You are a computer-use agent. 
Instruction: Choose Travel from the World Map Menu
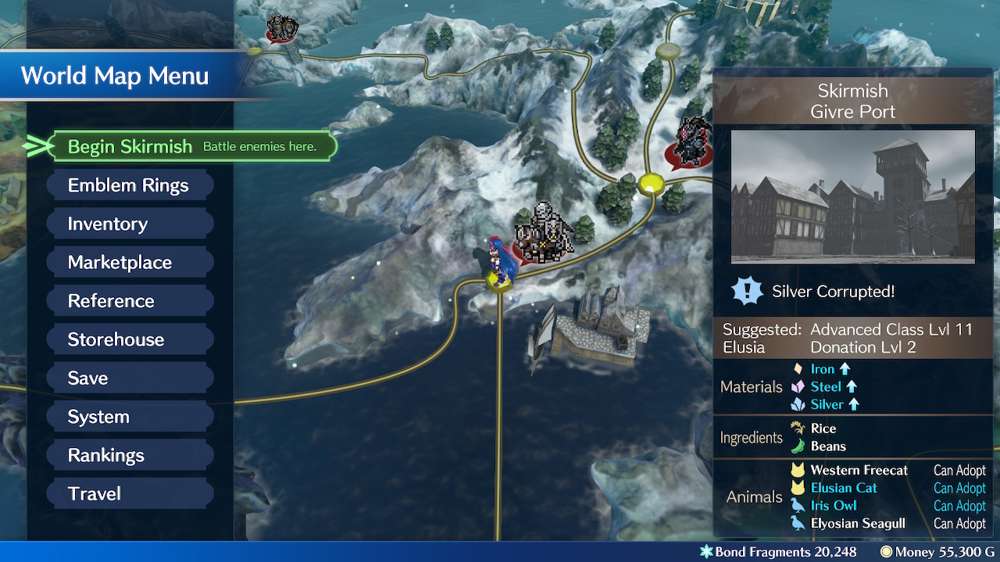point(128,494)
